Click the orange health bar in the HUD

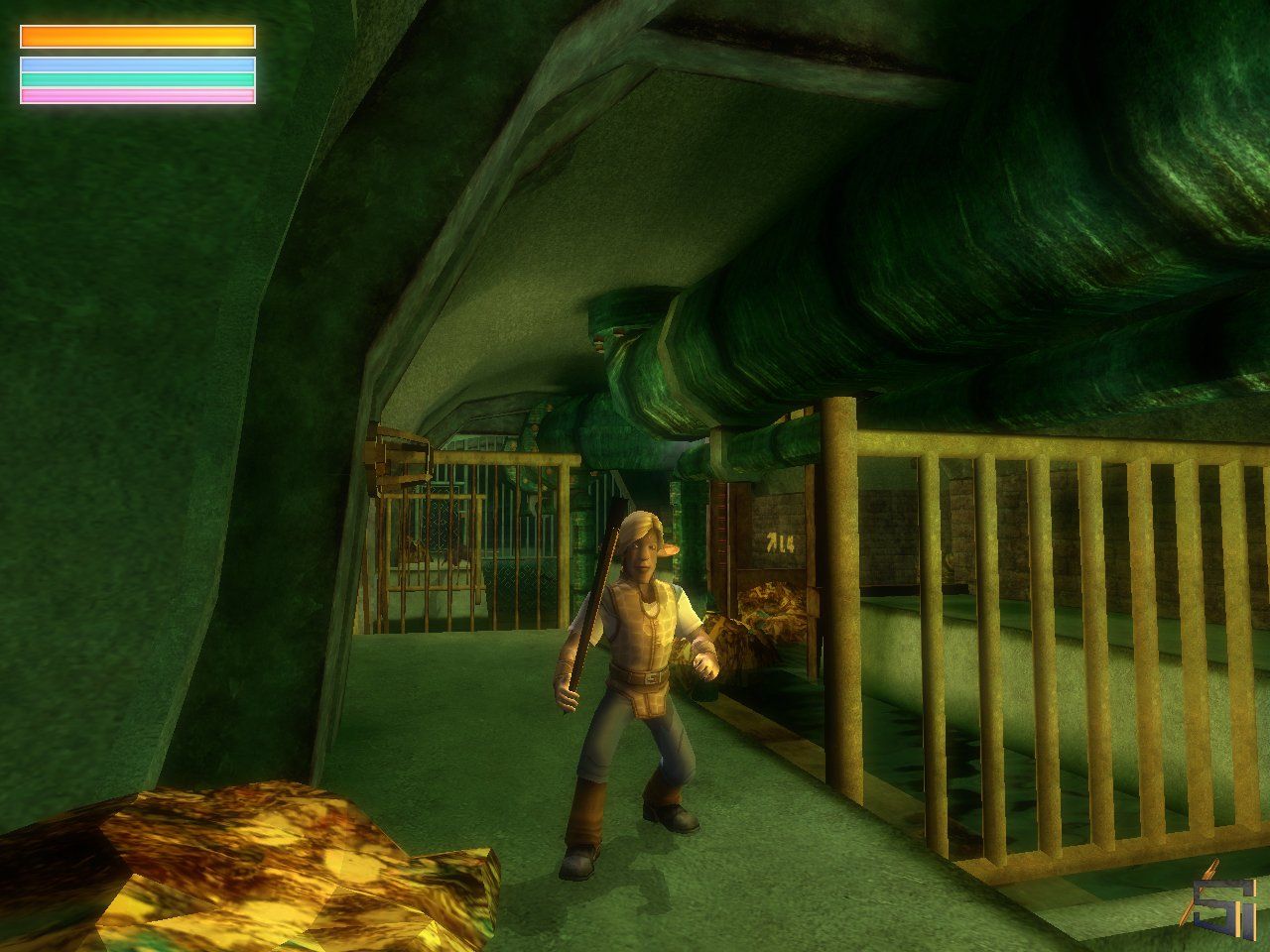coord(139,39)
